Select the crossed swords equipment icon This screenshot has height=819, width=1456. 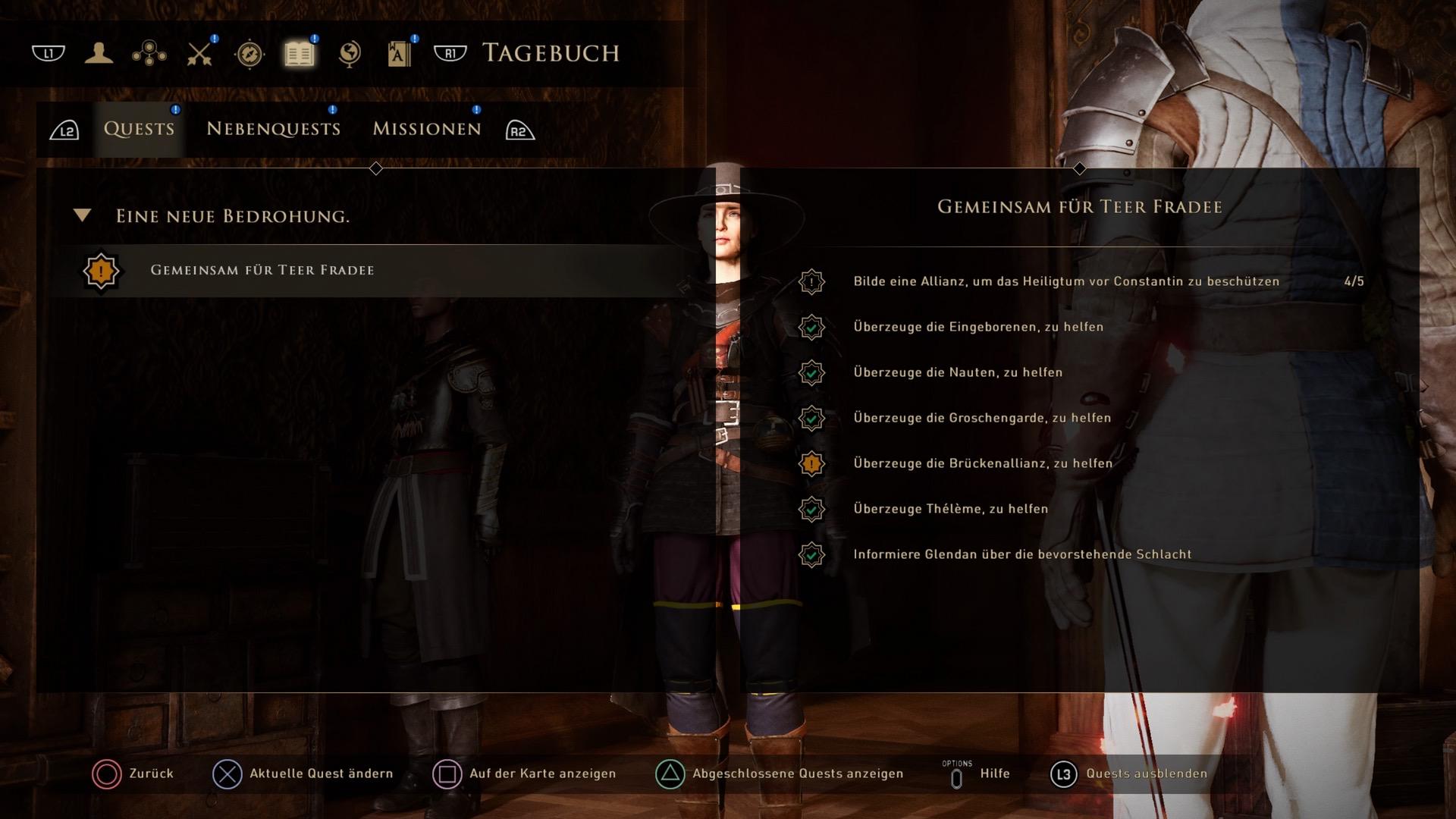coord(199,53)
